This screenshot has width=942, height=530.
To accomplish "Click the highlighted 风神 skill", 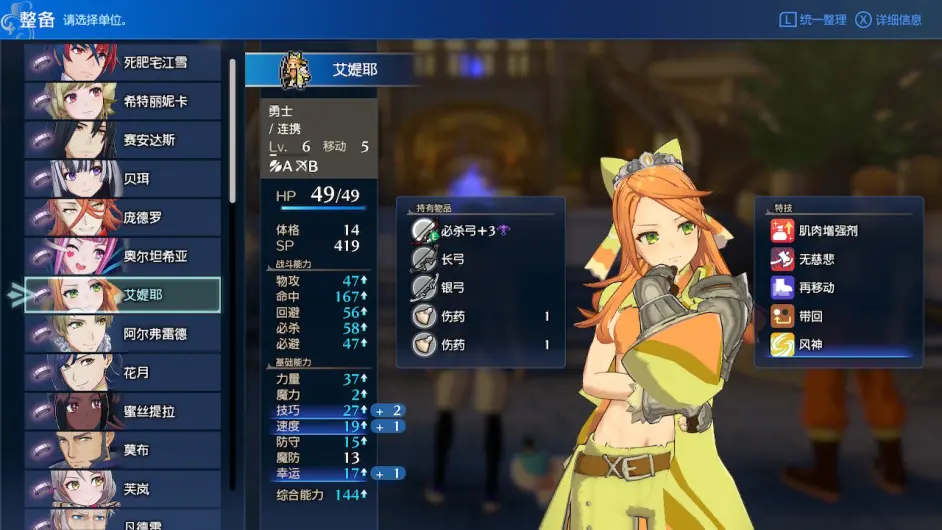I will tap(810, 345).
